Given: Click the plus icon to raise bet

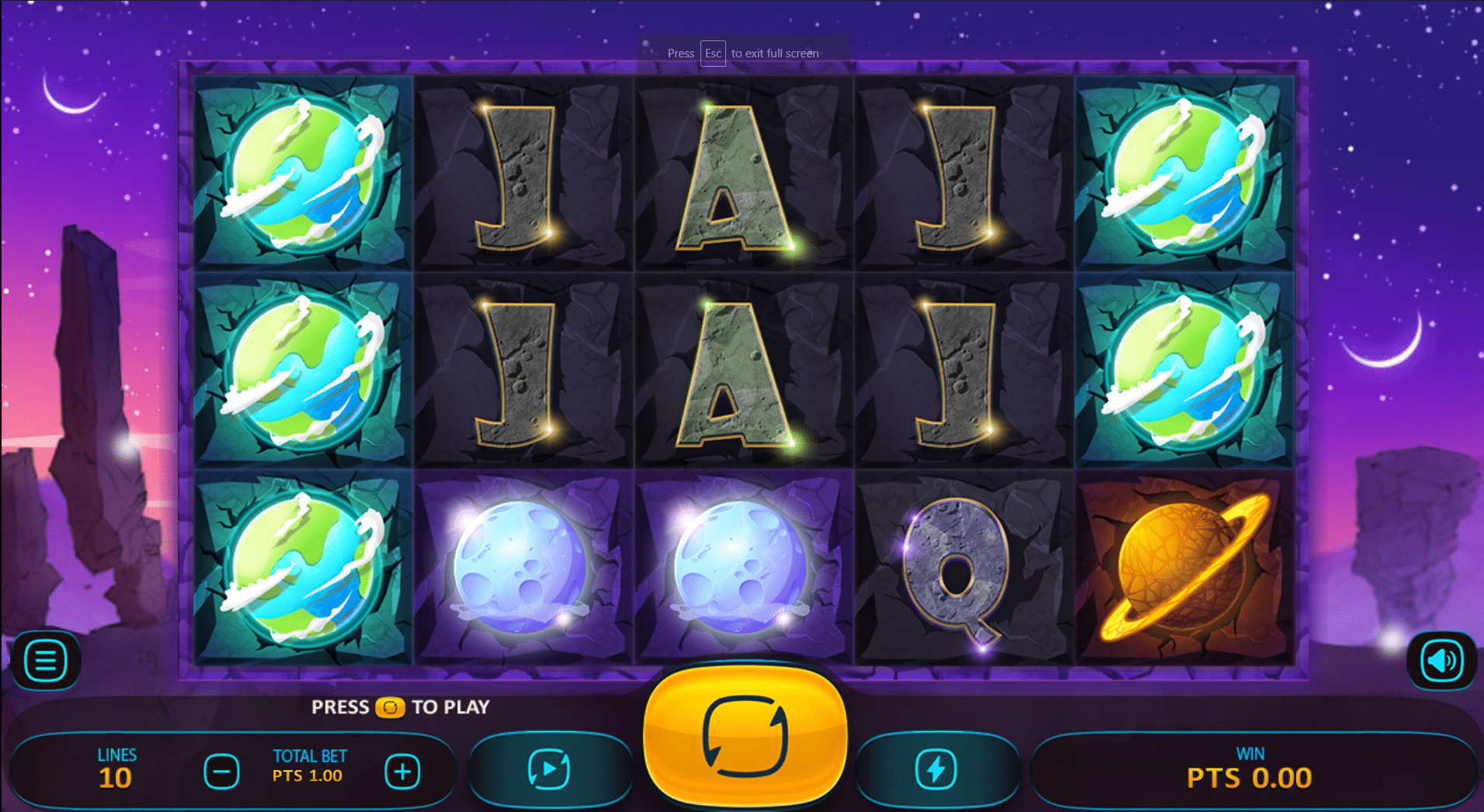Looking at the screenshot, I should pyautogui.click(x=401, y=770).
